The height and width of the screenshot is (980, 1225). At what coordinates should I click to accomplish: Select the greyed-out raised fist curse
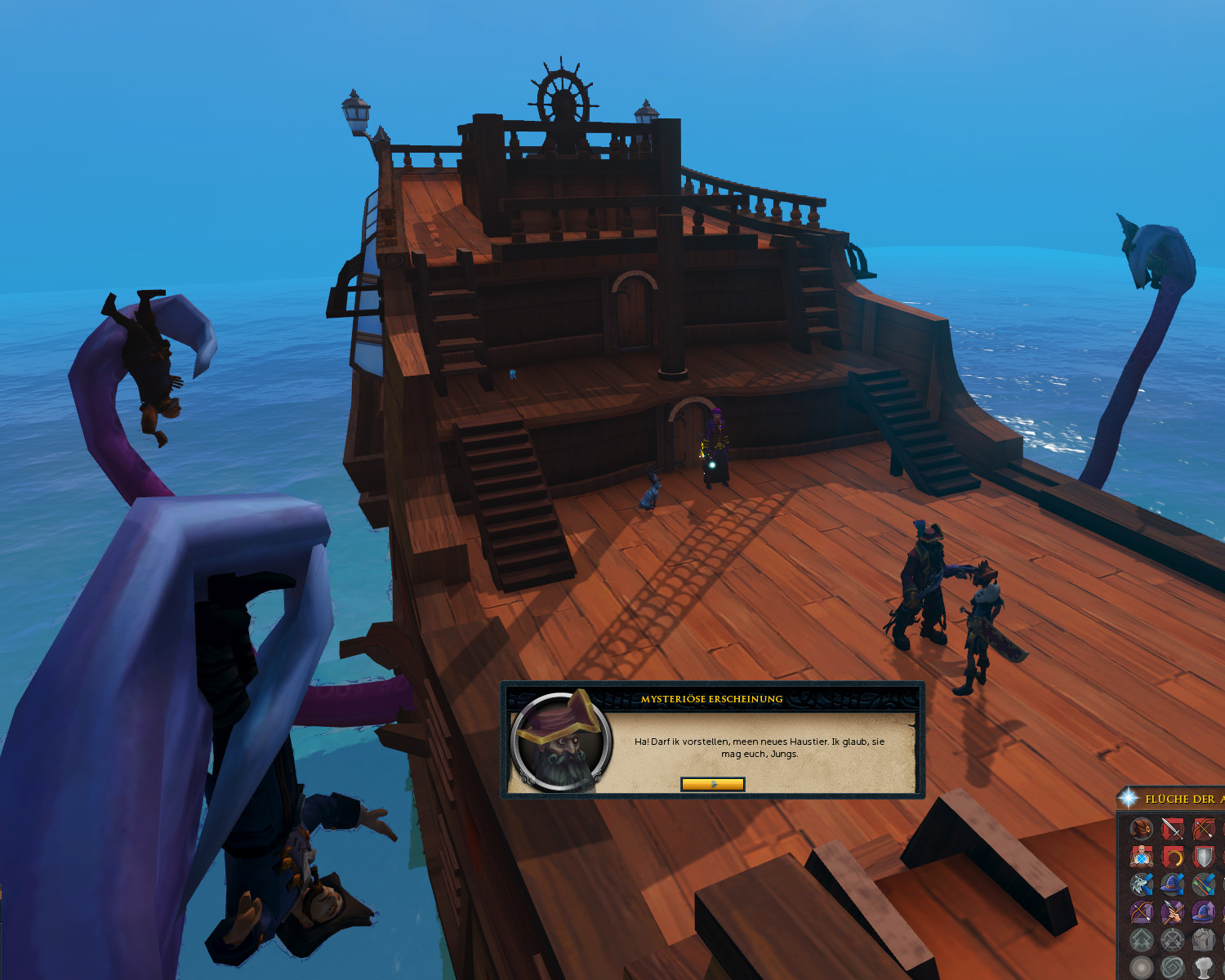point(1204,940)
